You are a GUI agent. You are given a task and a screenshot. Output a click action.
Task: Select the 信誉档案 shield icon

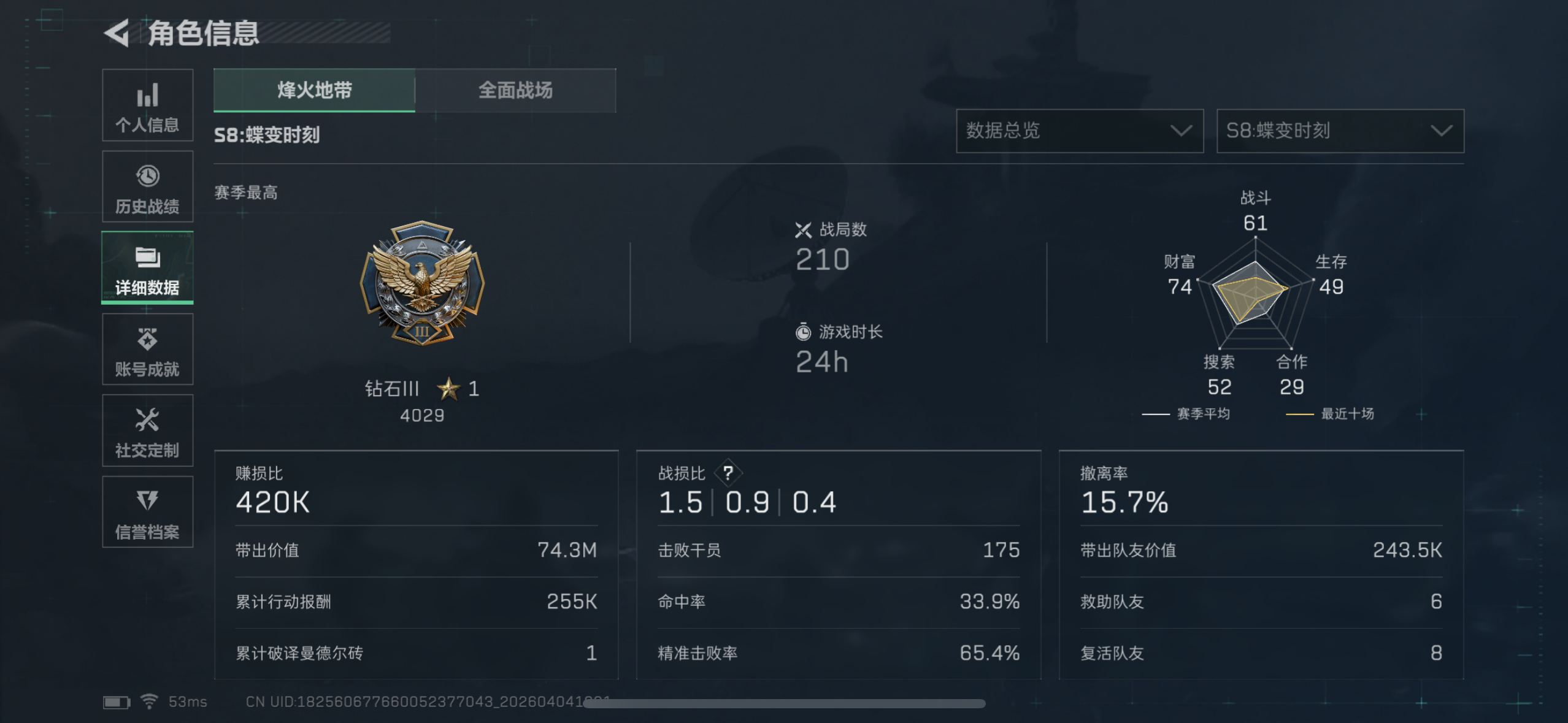point(147,512)
